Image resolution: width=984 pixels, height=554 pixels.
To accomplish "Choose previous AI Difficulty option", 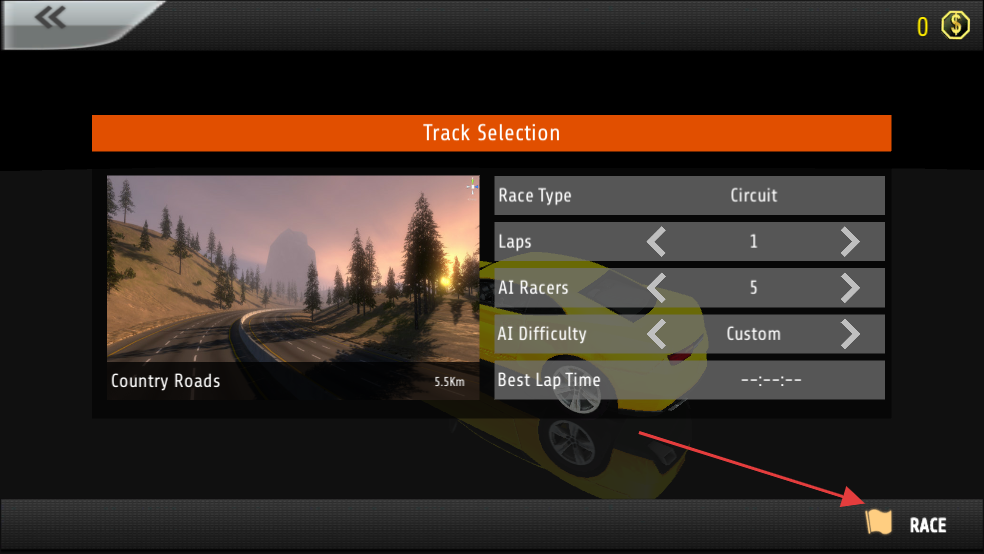I will 657,334.
